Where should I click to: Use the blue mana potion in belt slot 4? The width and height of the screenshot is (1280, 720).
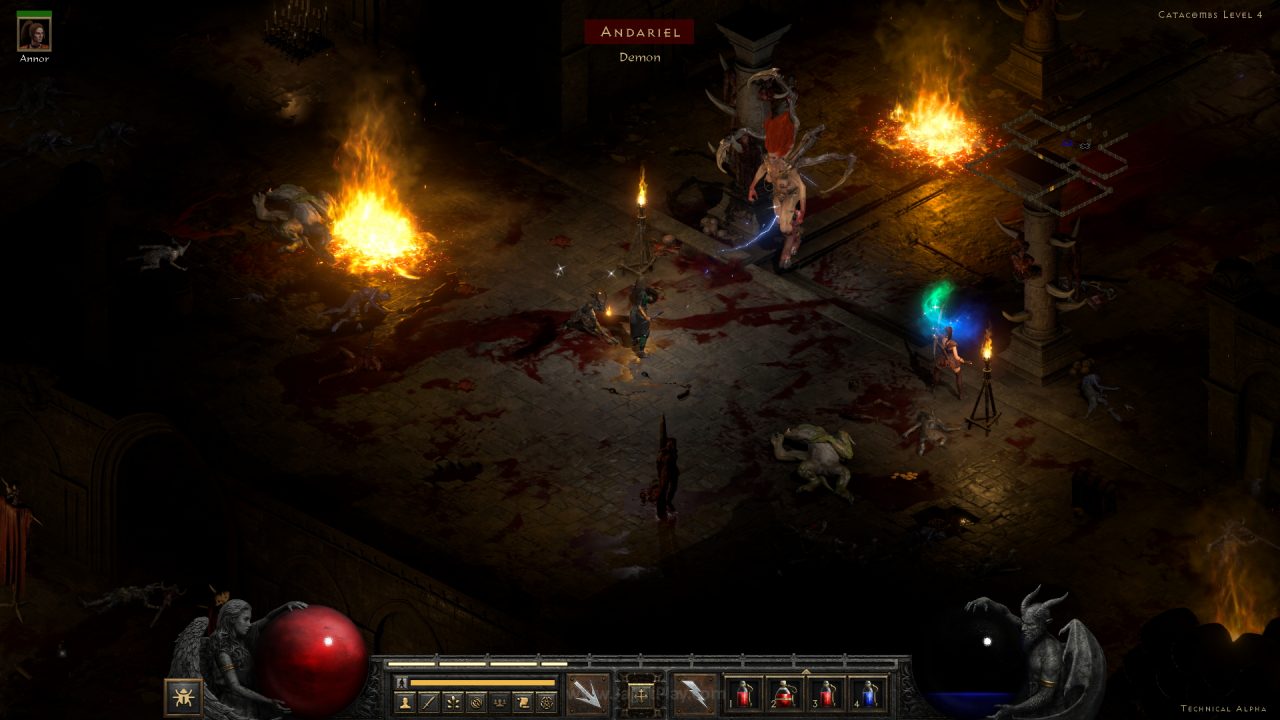click(x=867, y=694)
